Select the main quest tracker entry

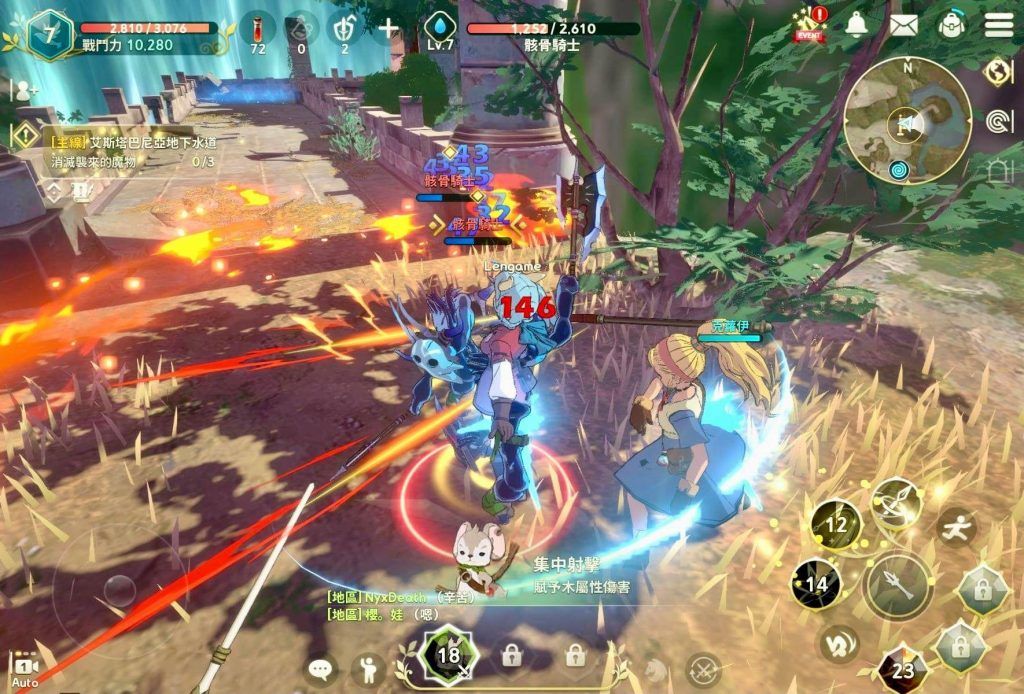(130, 151)
